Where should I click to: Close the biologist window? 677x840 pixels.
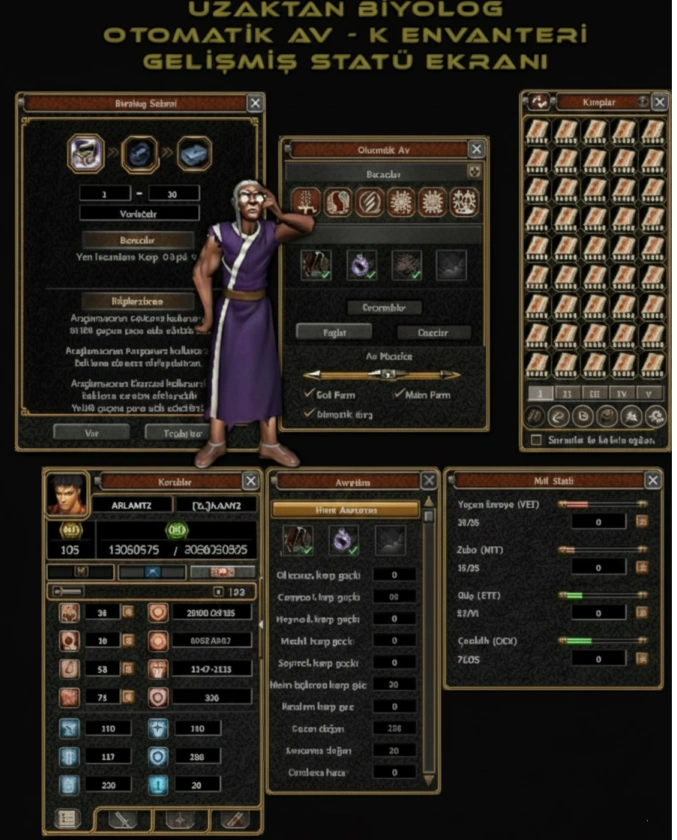pos(256,103)
